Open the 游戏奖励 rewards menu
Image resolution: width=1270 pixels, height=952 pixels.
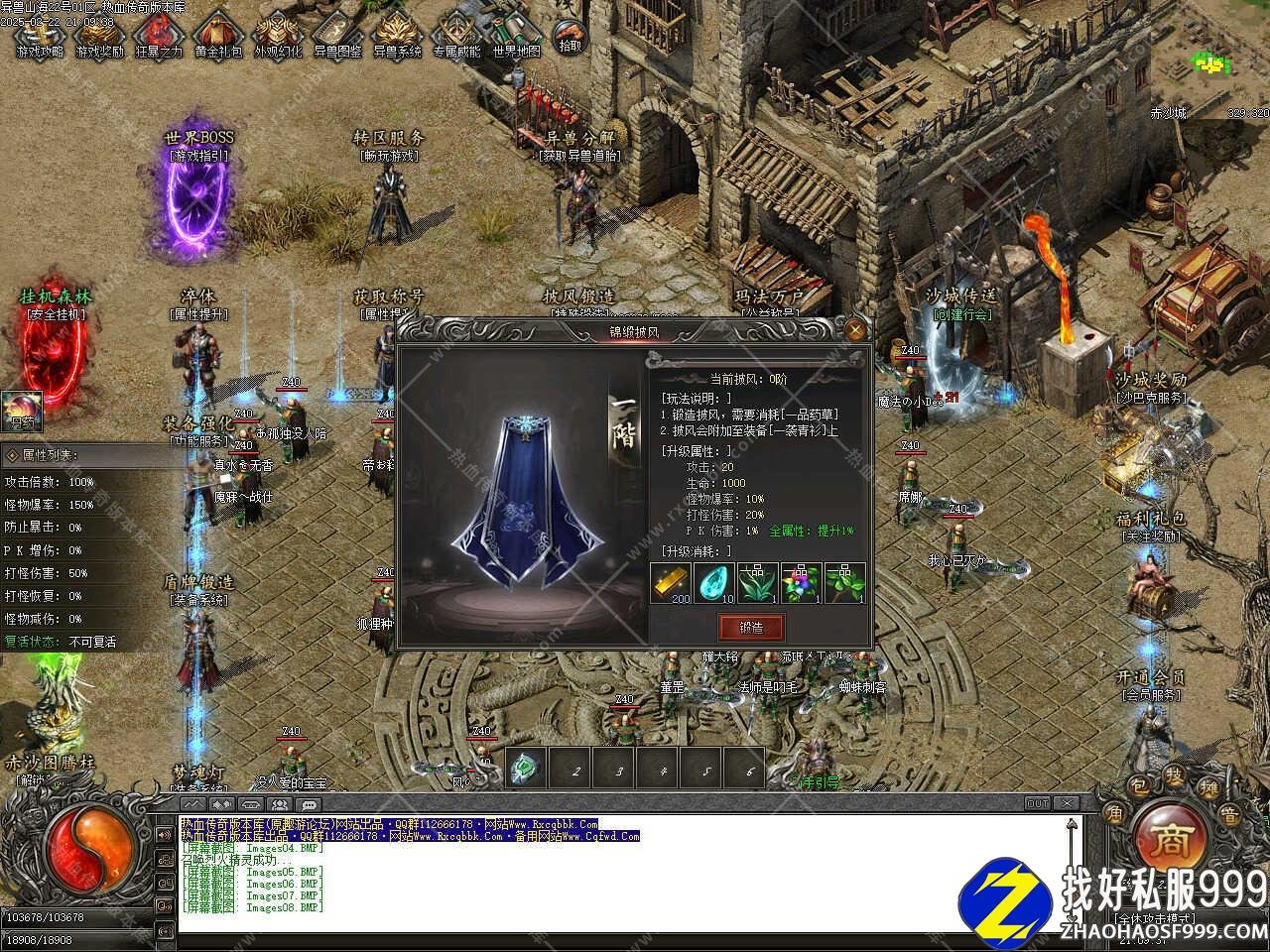(99, 34)
